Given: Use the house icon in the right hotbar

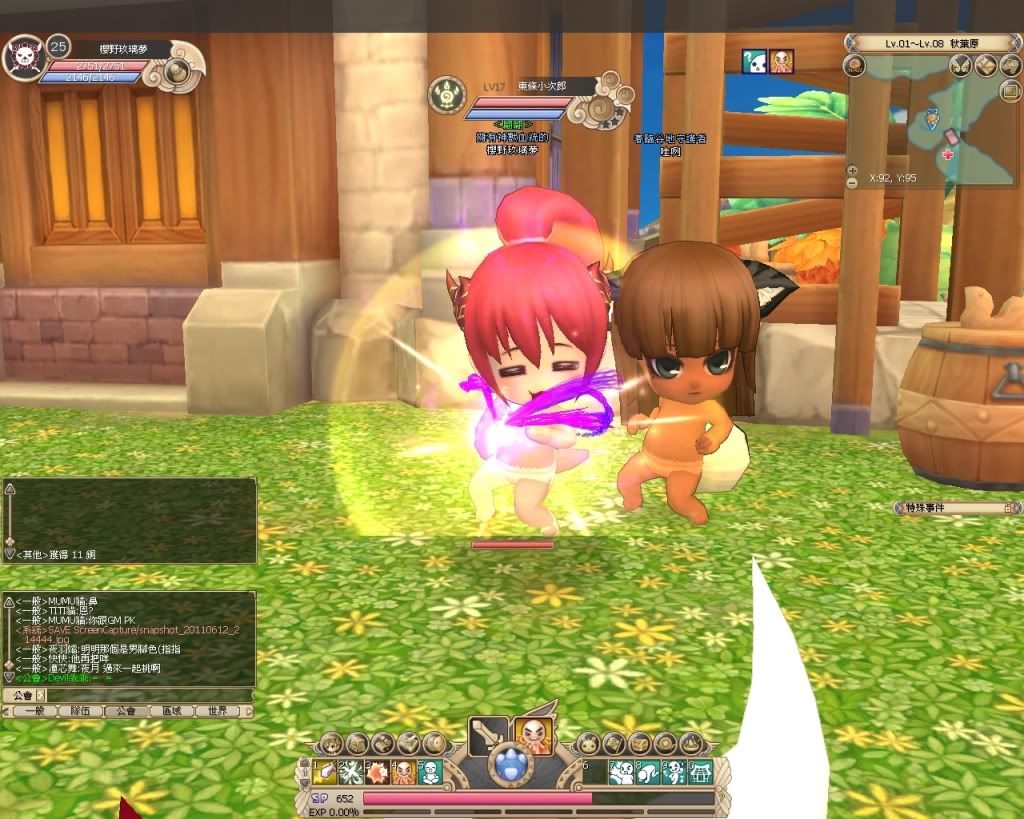Looking at the screenshot, I should (x=700, y=771).
